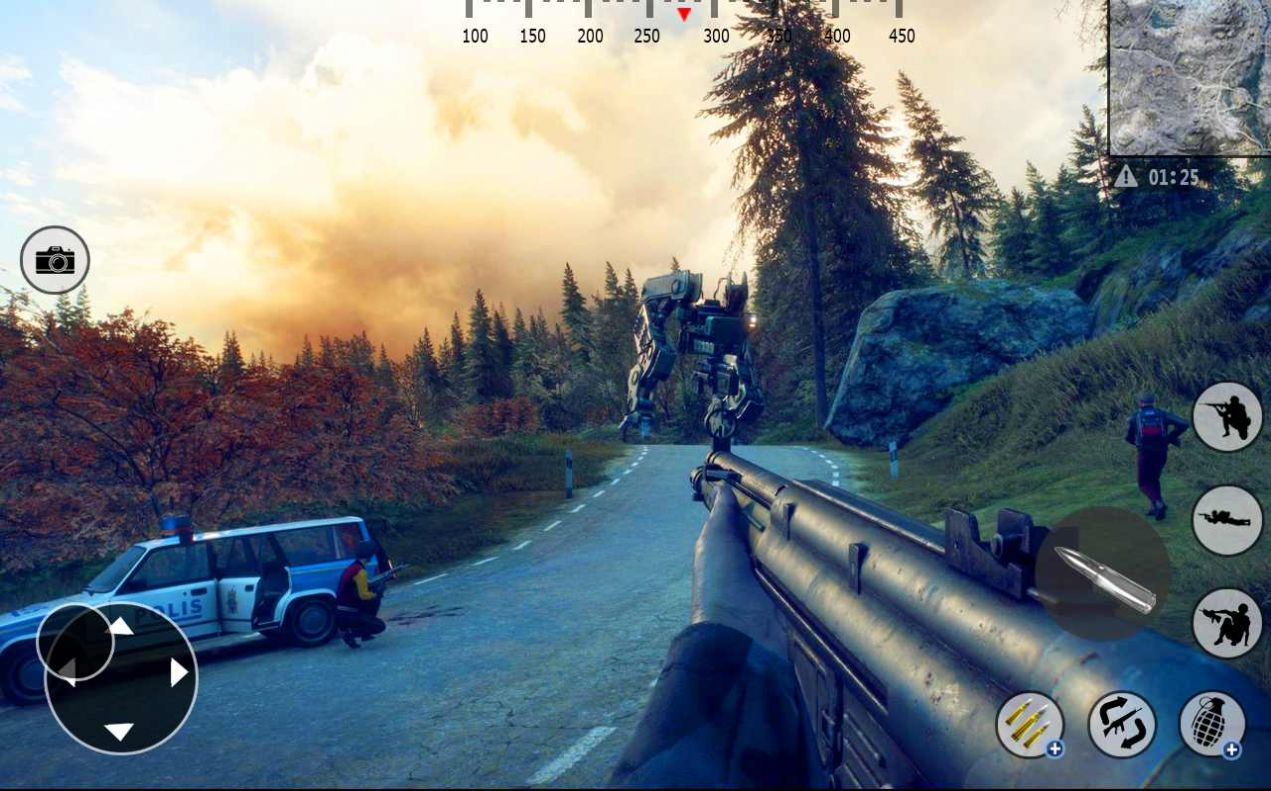Click the joystick's down arrow

click(119, 732)
